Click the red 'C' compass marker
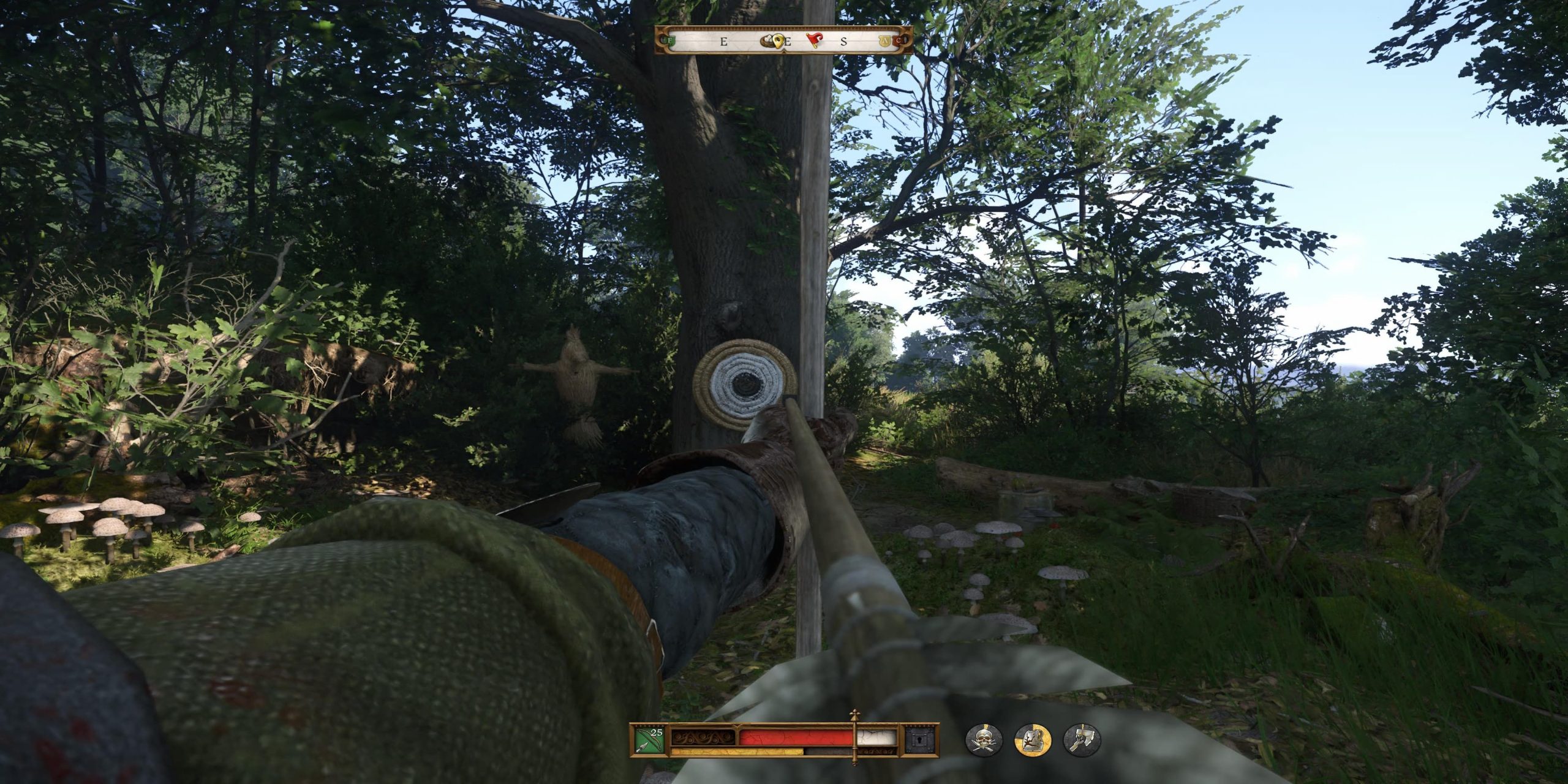 tap(898, 42)
